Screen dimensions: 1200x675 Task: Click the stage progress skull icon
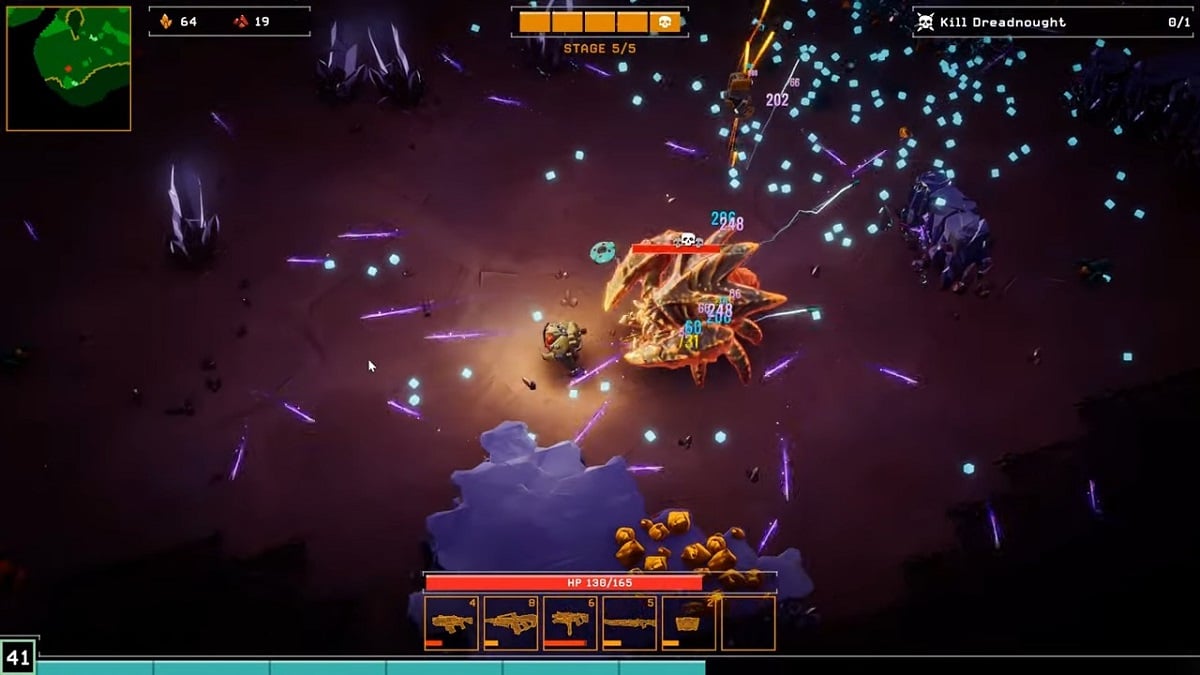click(665, 22)
